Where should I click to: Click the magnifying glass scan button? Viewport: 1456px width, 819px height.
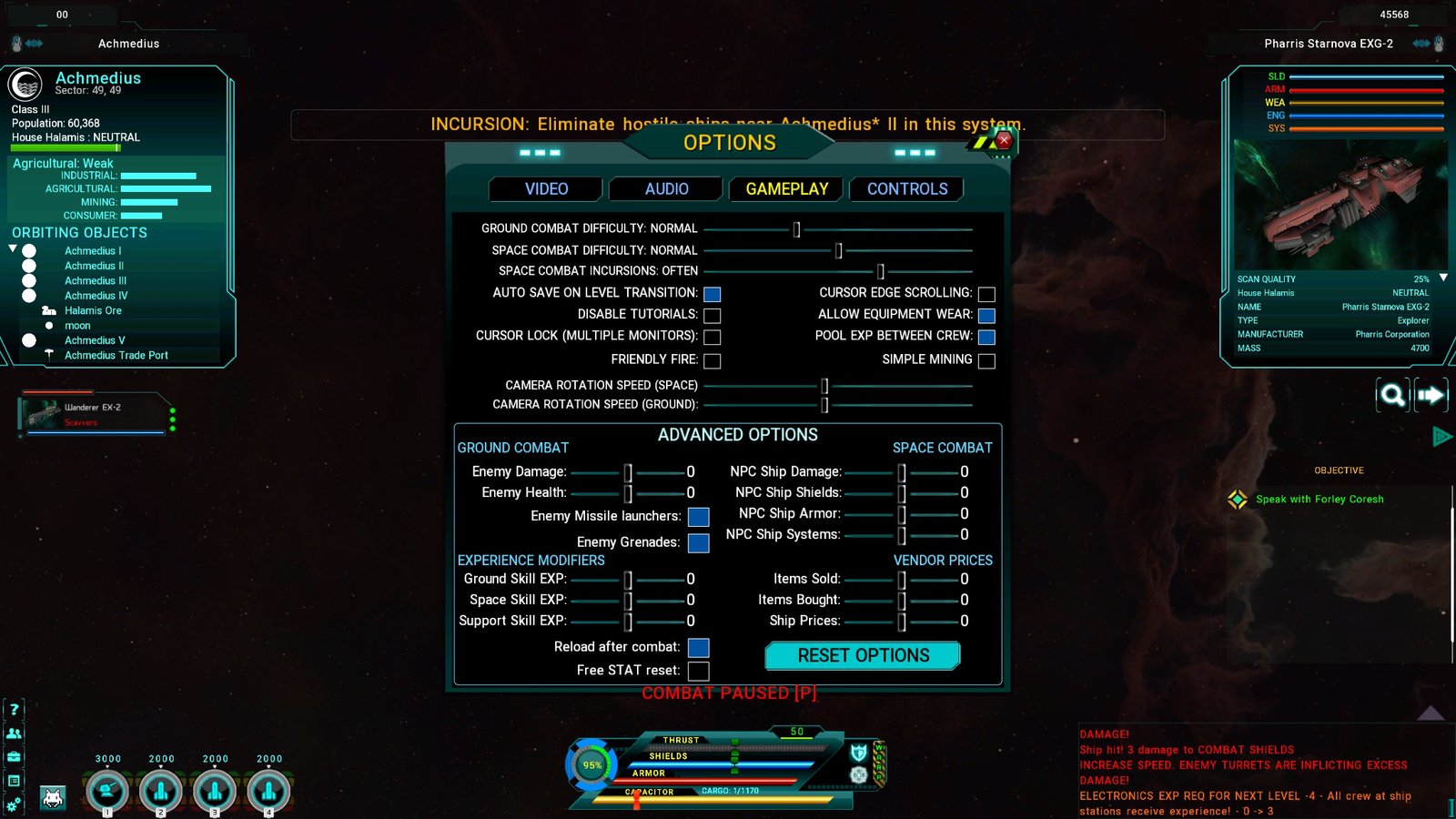[1392, 395]
